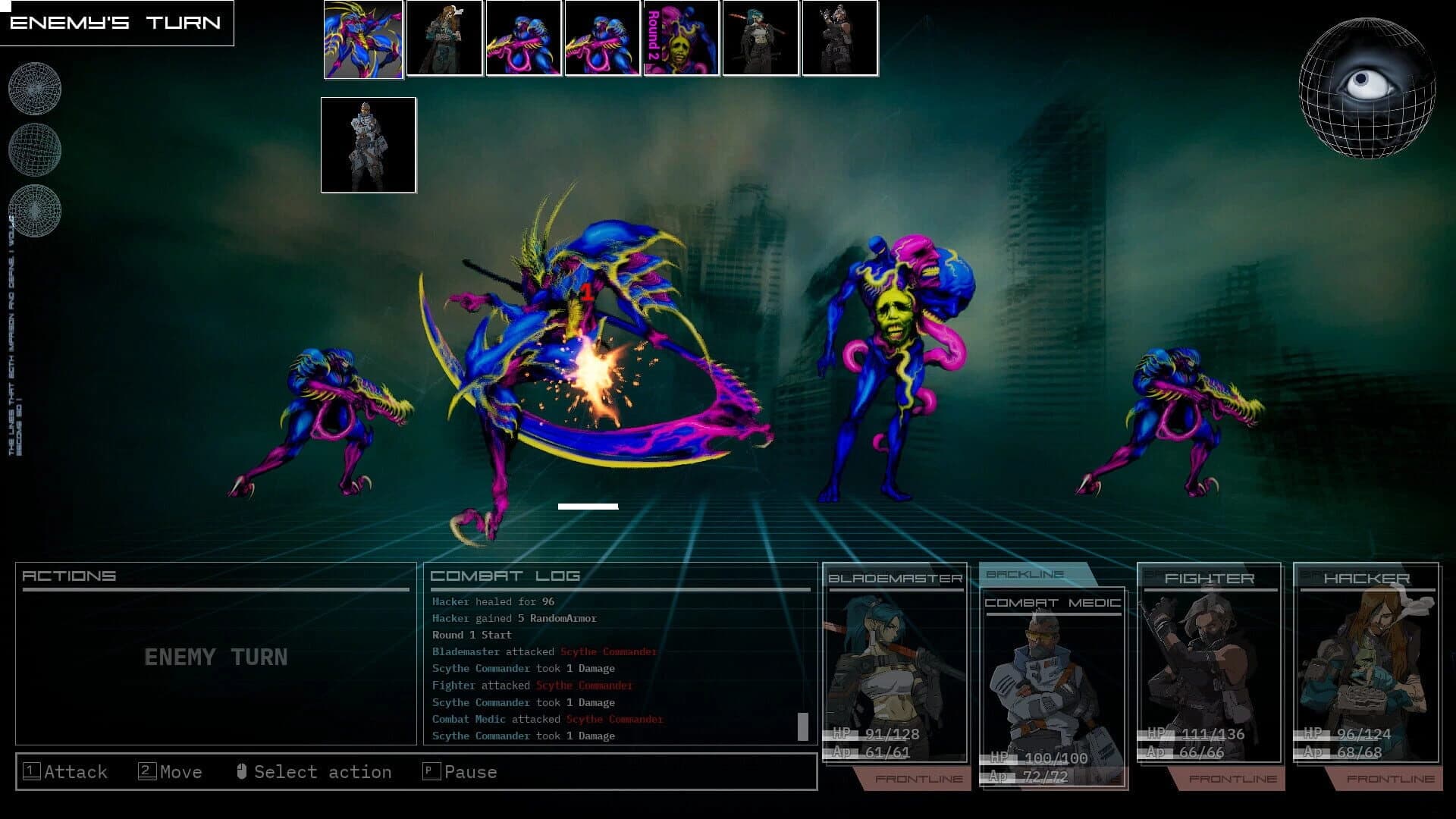This screenshot has width=1456, height=819.
Task: Select the Scythe Commander turn portrait
Action: coord(362,39)
